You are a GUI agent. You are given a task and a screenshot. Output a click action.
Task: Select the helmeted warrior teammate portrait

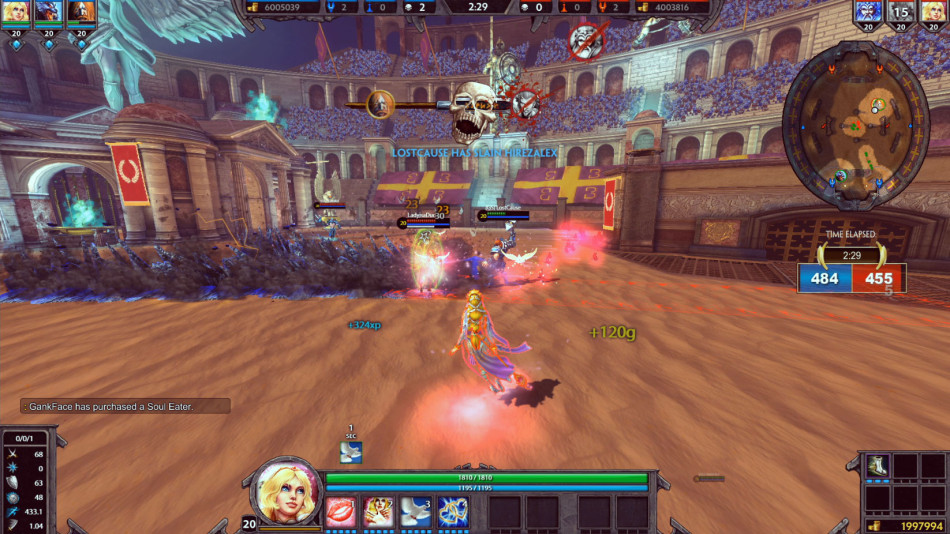click(x=81, y=12)
